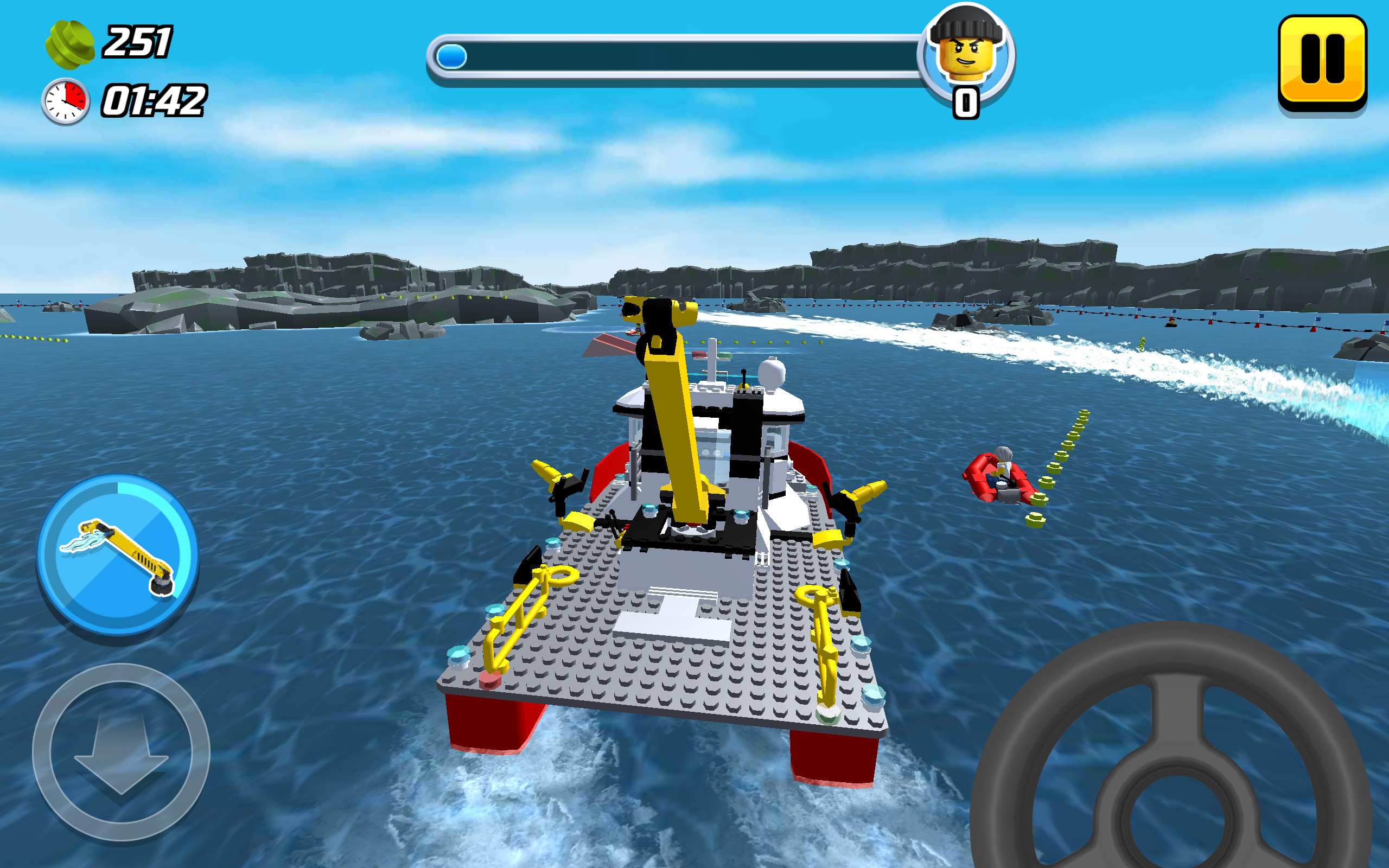Expand the crook capture counter
This screenshot has height=868, width=1389.
coord(966,103)
